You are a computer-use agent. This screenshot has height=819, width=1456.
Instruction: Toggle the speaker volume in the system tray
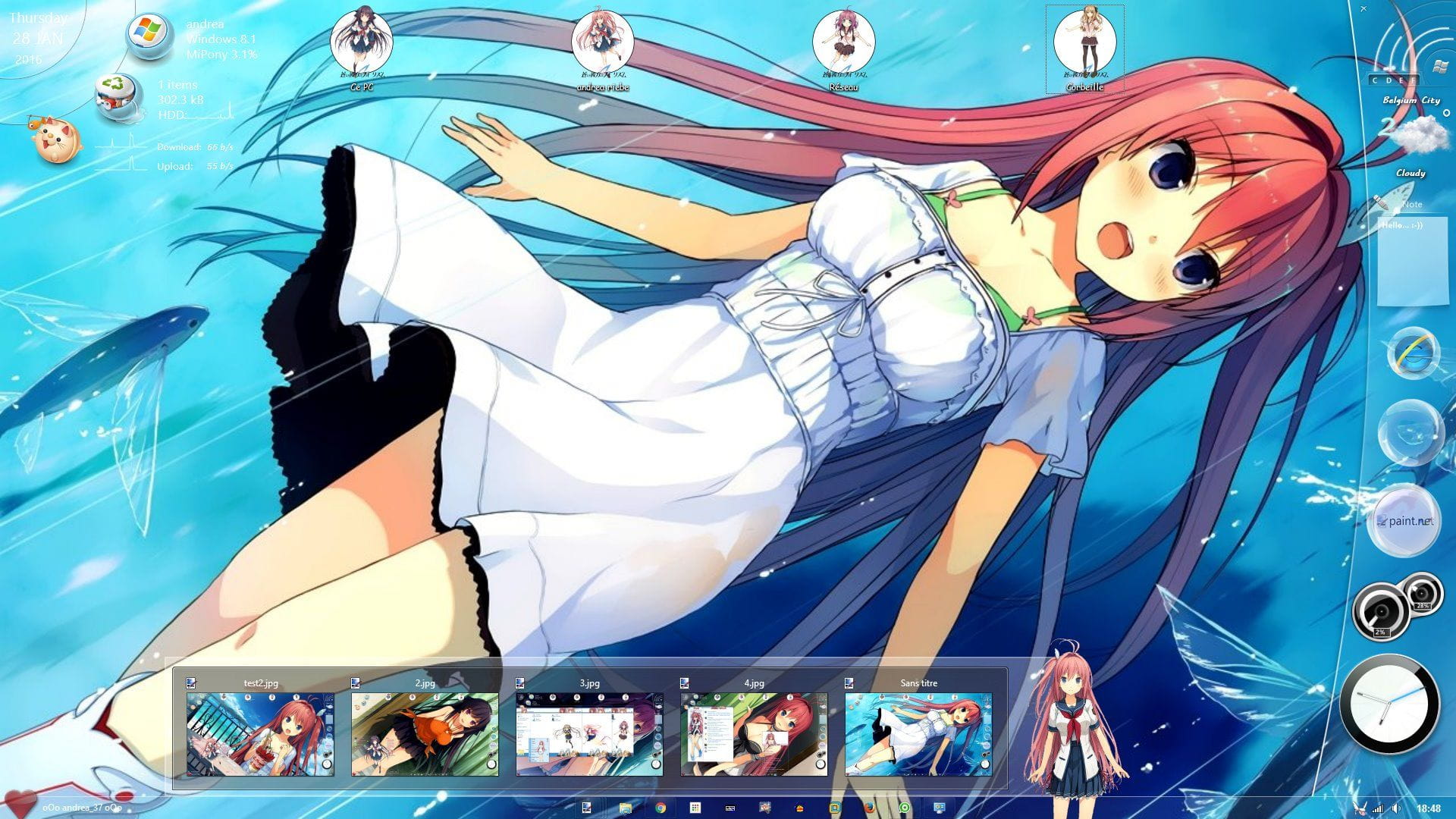[x=1396, y=808]
